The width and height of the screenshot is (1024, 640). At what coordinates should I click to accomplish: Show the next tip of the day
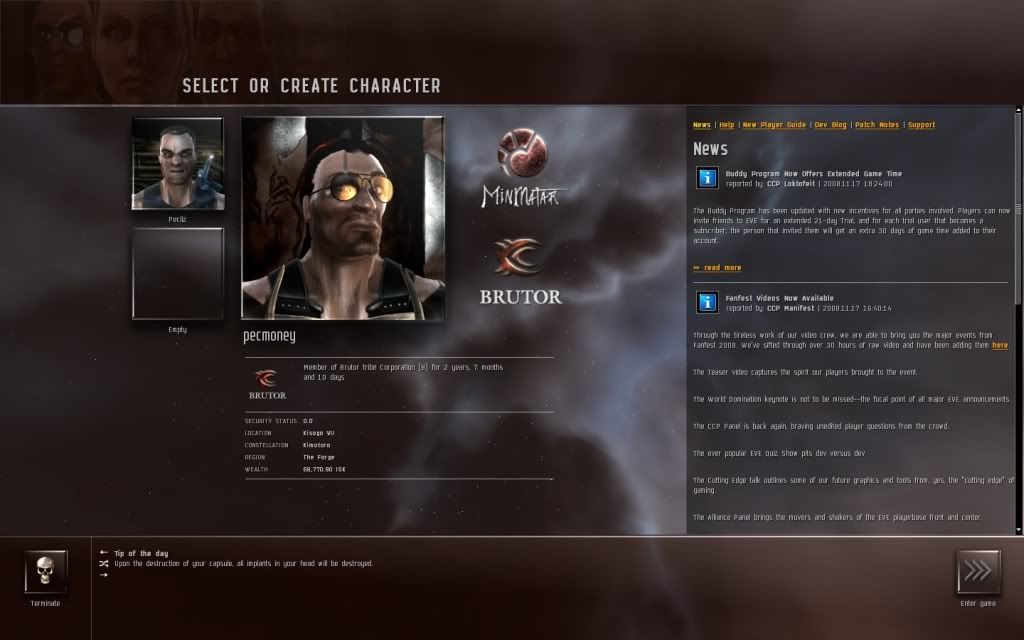[x=104, y=575]
